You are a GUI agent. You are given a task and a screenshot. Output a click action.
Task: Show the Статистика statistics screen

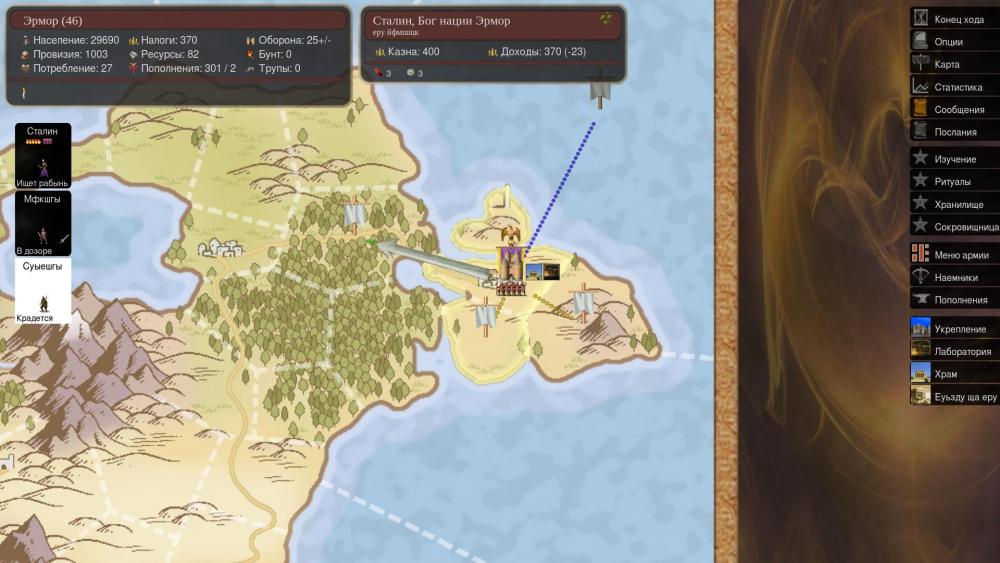957,87
